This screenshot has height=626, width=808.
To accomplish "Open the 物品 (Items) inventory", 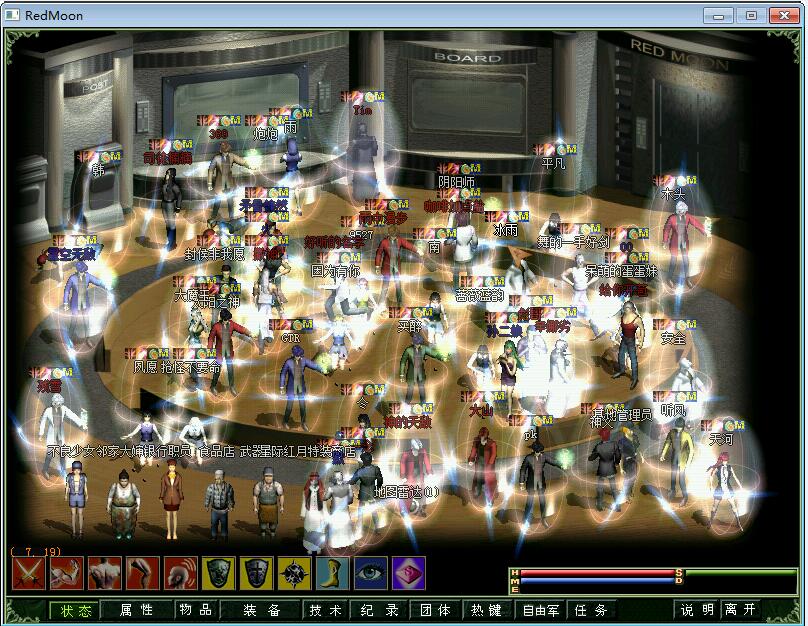I will click(196, 610).
